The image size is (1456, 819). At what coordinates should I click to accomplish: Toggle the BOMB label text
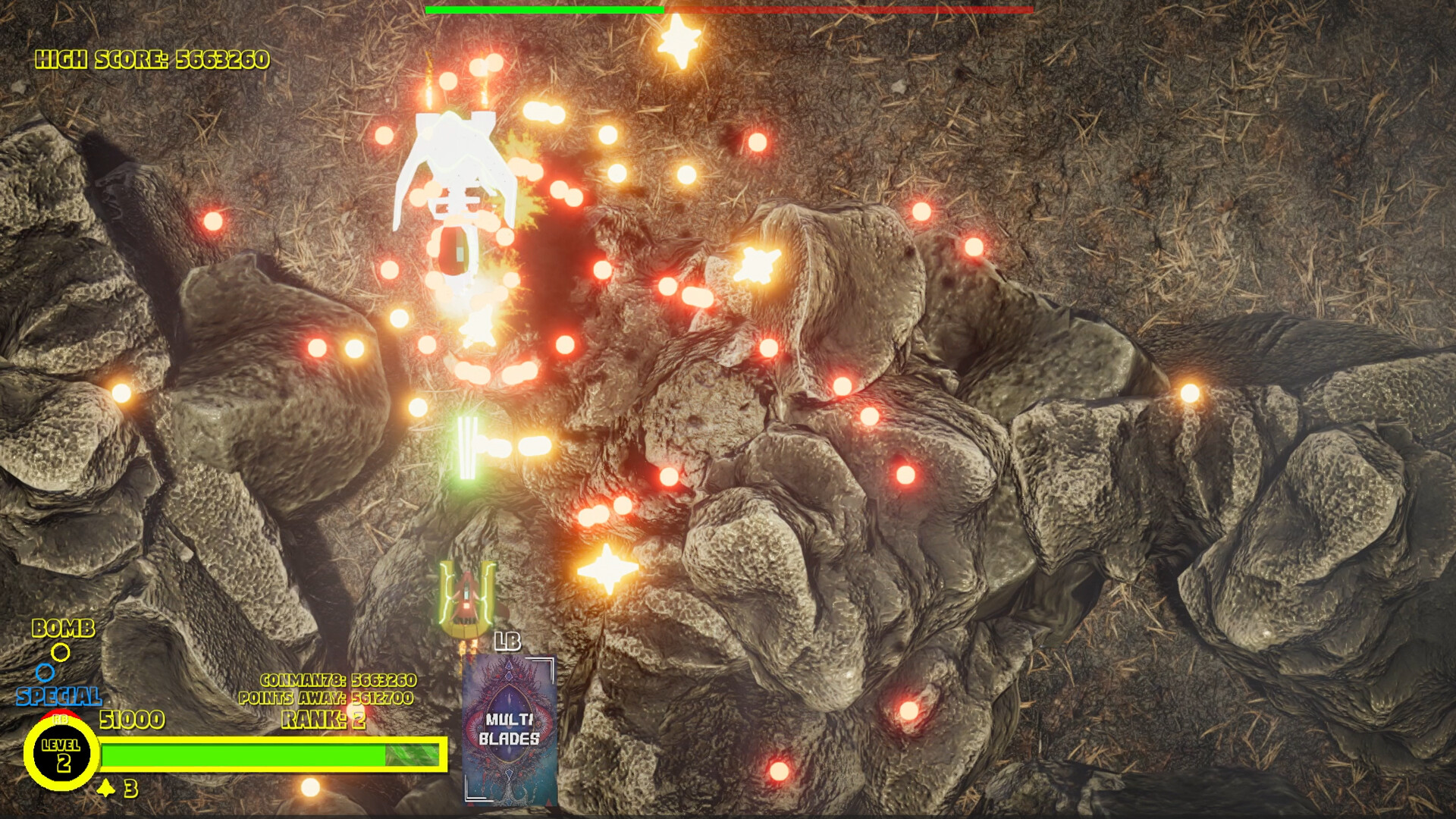pyautogui.click(x=62, y=629)
